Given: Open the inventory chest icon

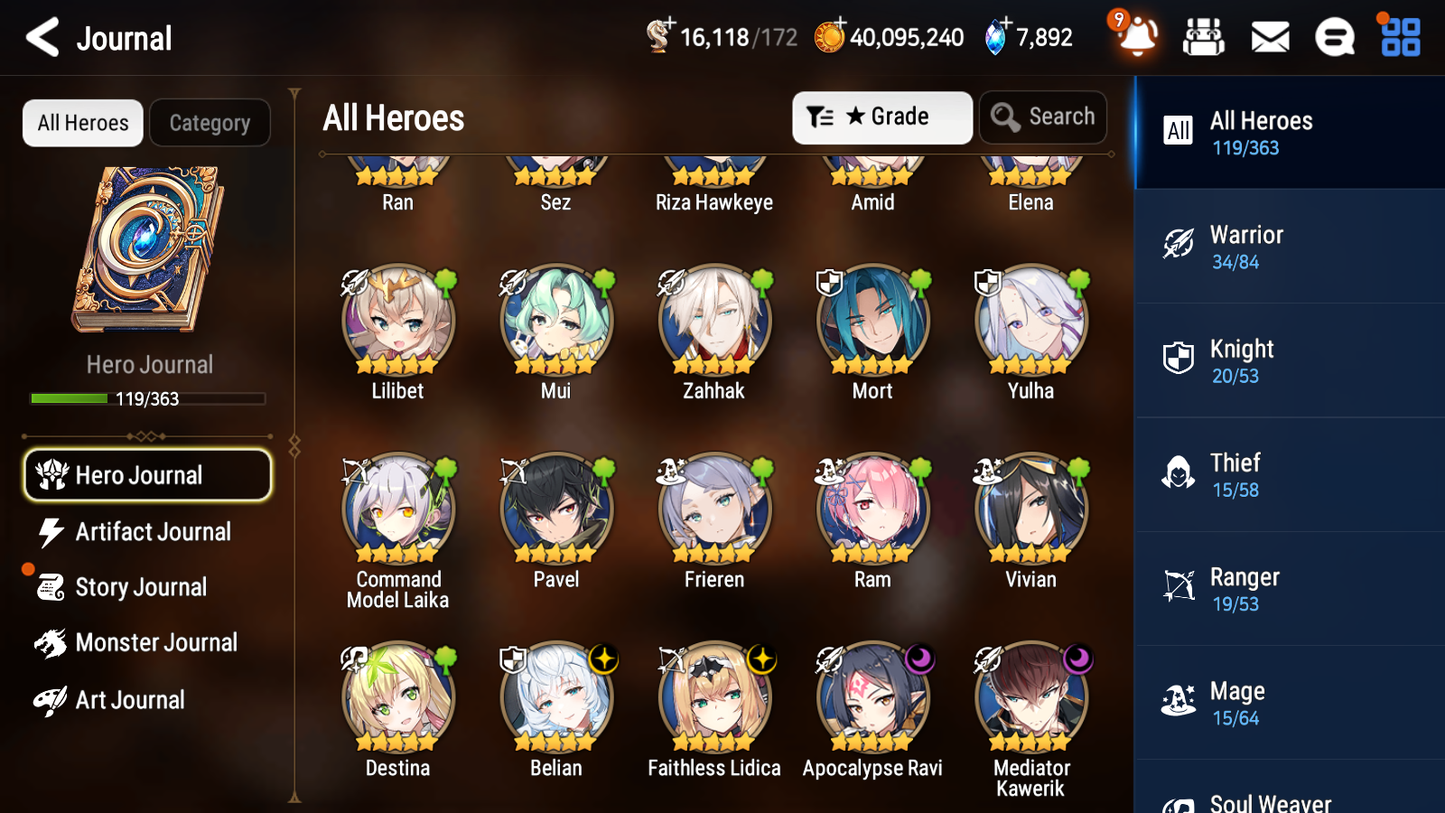Looking at the screenshot, I should 1203,36.
